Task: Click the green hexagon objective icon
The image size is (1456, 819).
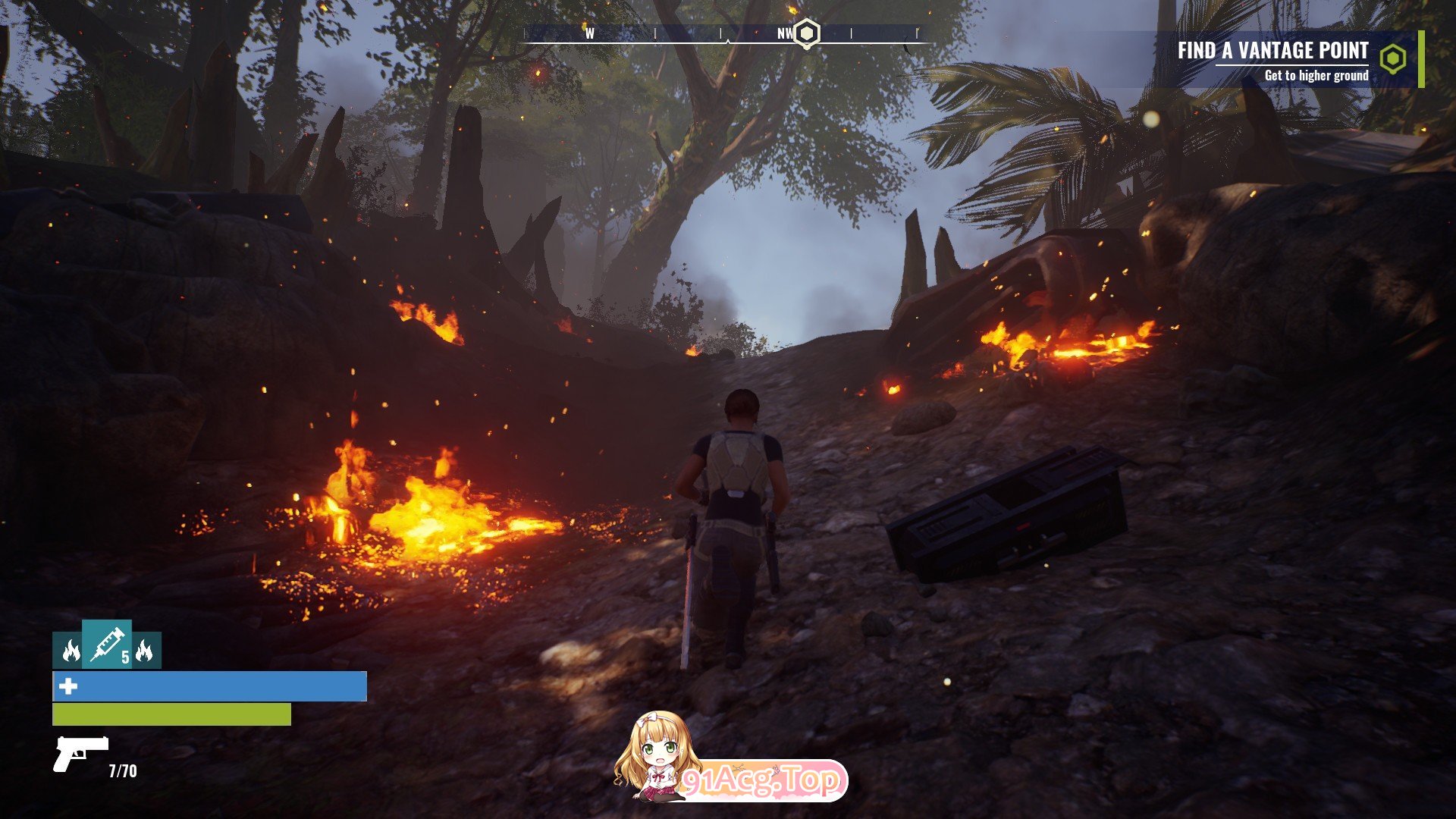Action: 1392,58
